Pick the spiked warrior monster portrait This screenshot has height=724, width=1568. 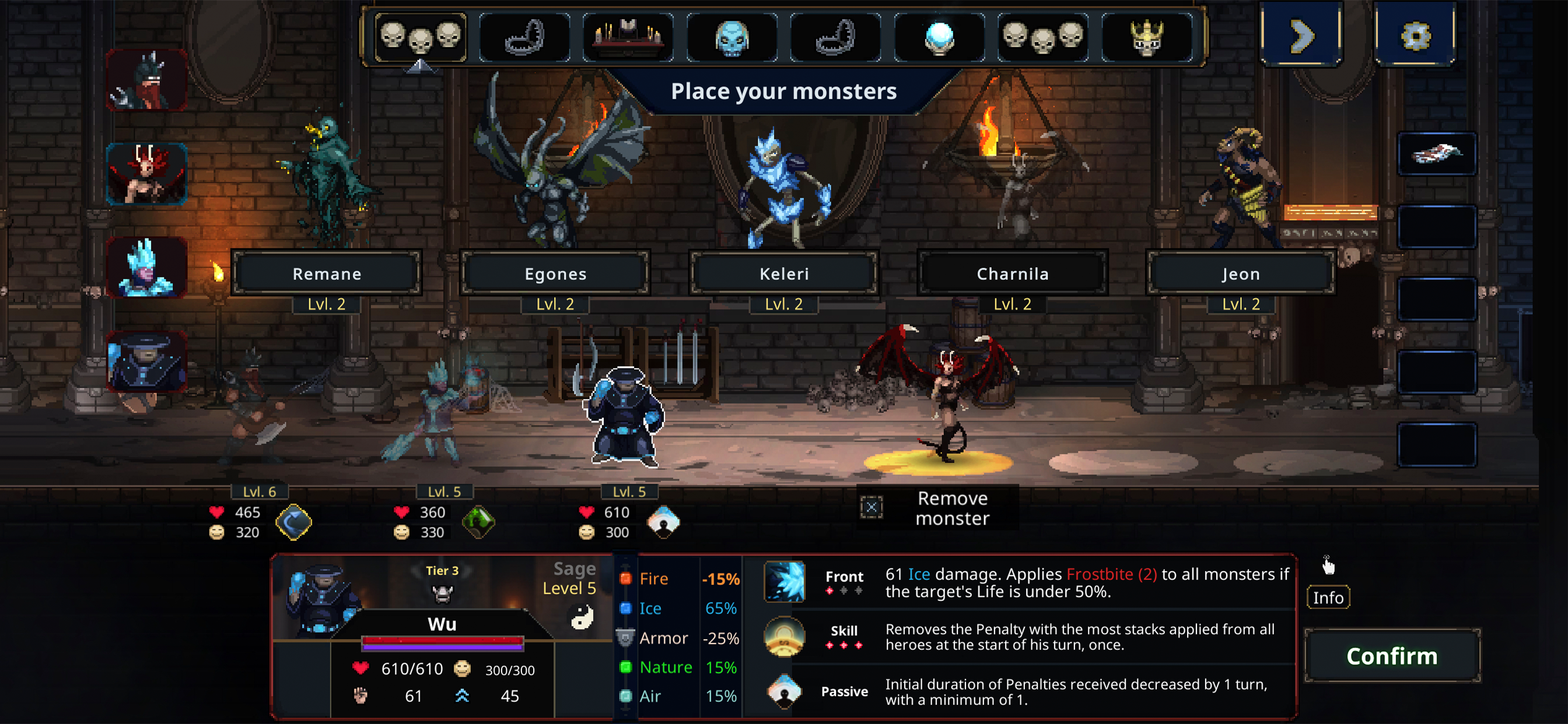pyautogui.click(x=146, y=80)
